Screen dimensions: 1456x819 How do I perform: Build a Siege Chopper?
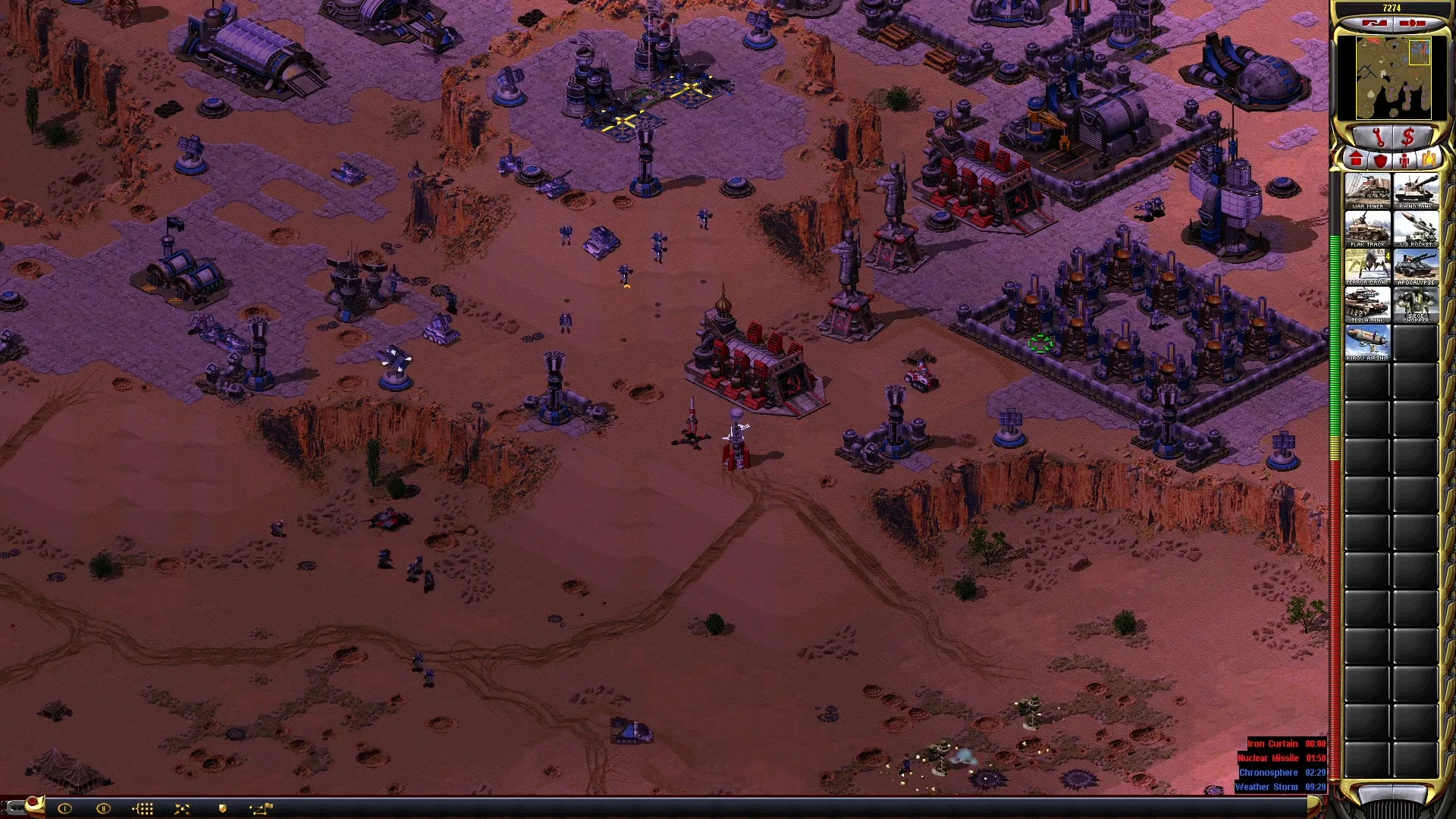pos(1416,304)
